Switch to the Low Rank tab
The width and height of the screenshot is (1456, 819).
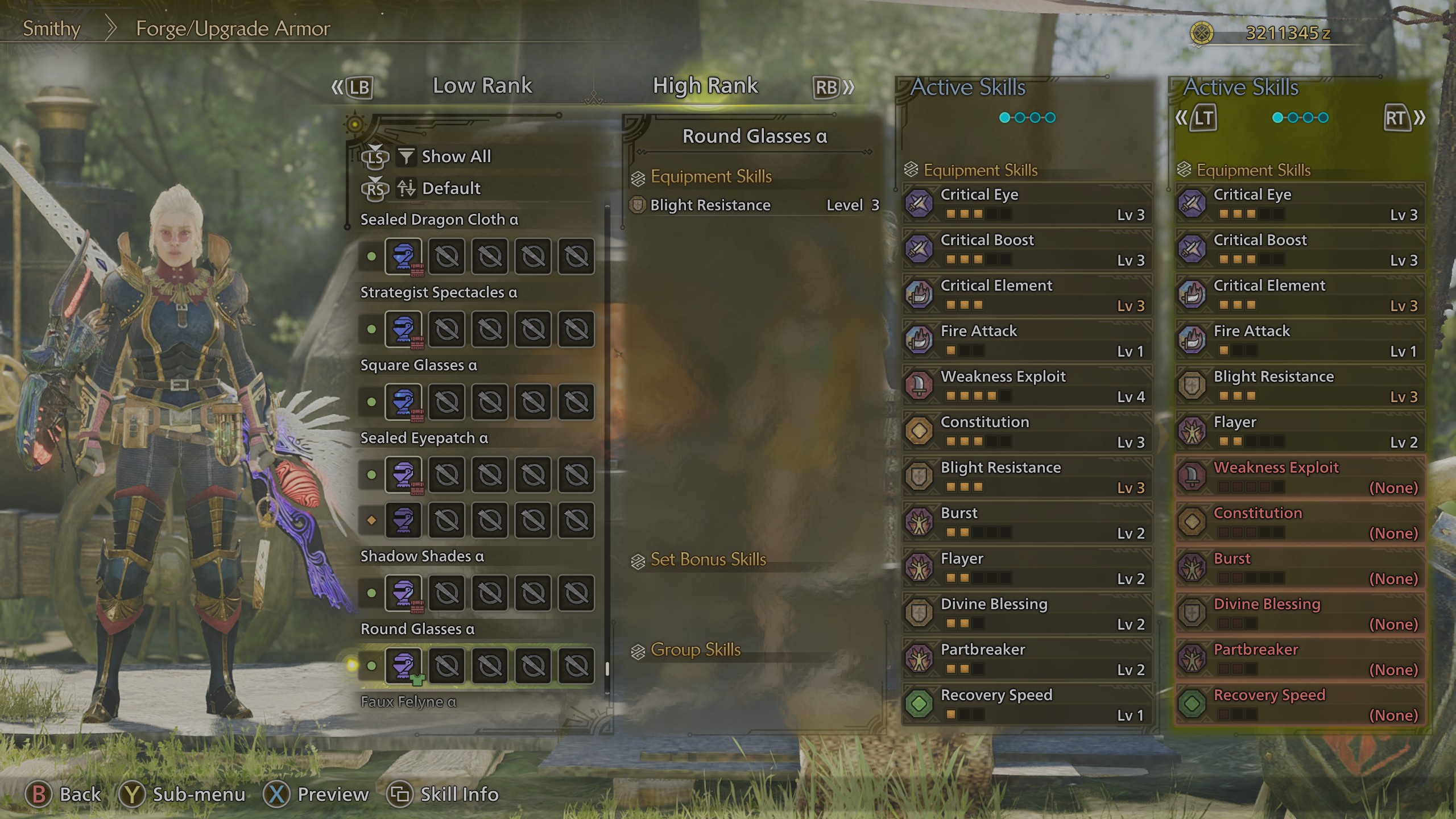point(482,86)
